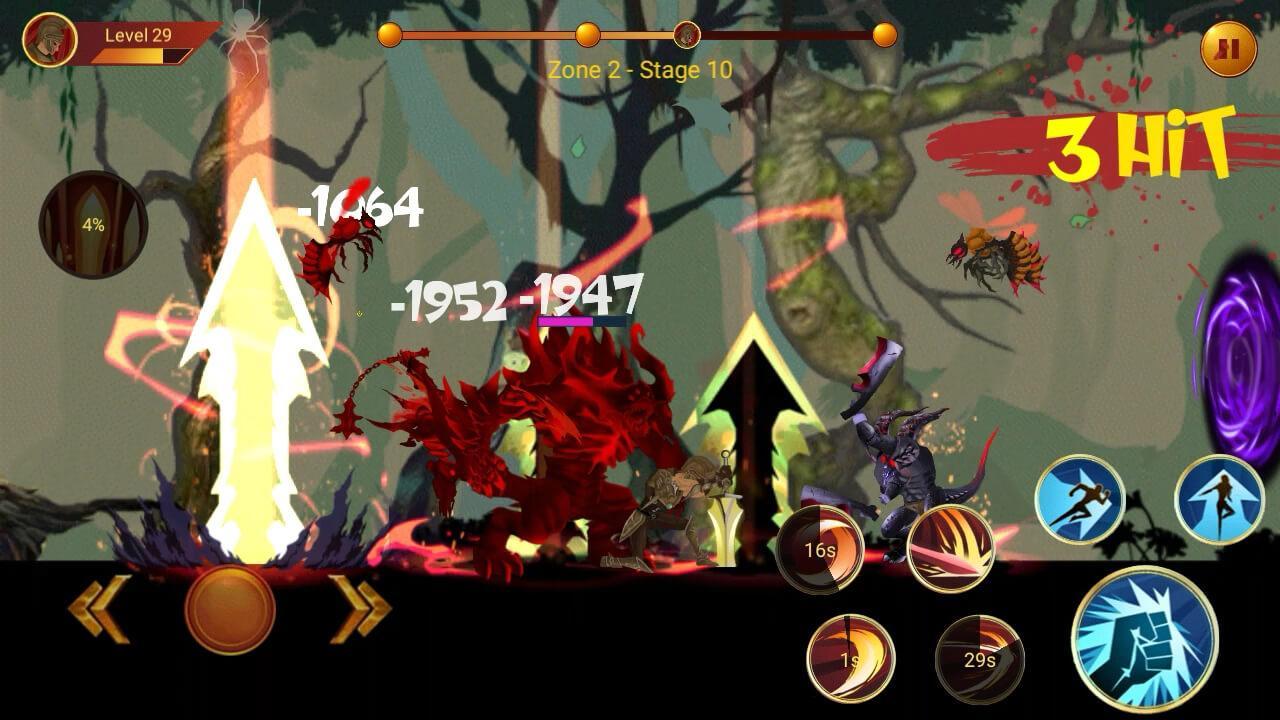Viewport: 1280px width, 720px height.
Task: Tap the 4% rage gauge circle
Action: [x=93, y=225]
